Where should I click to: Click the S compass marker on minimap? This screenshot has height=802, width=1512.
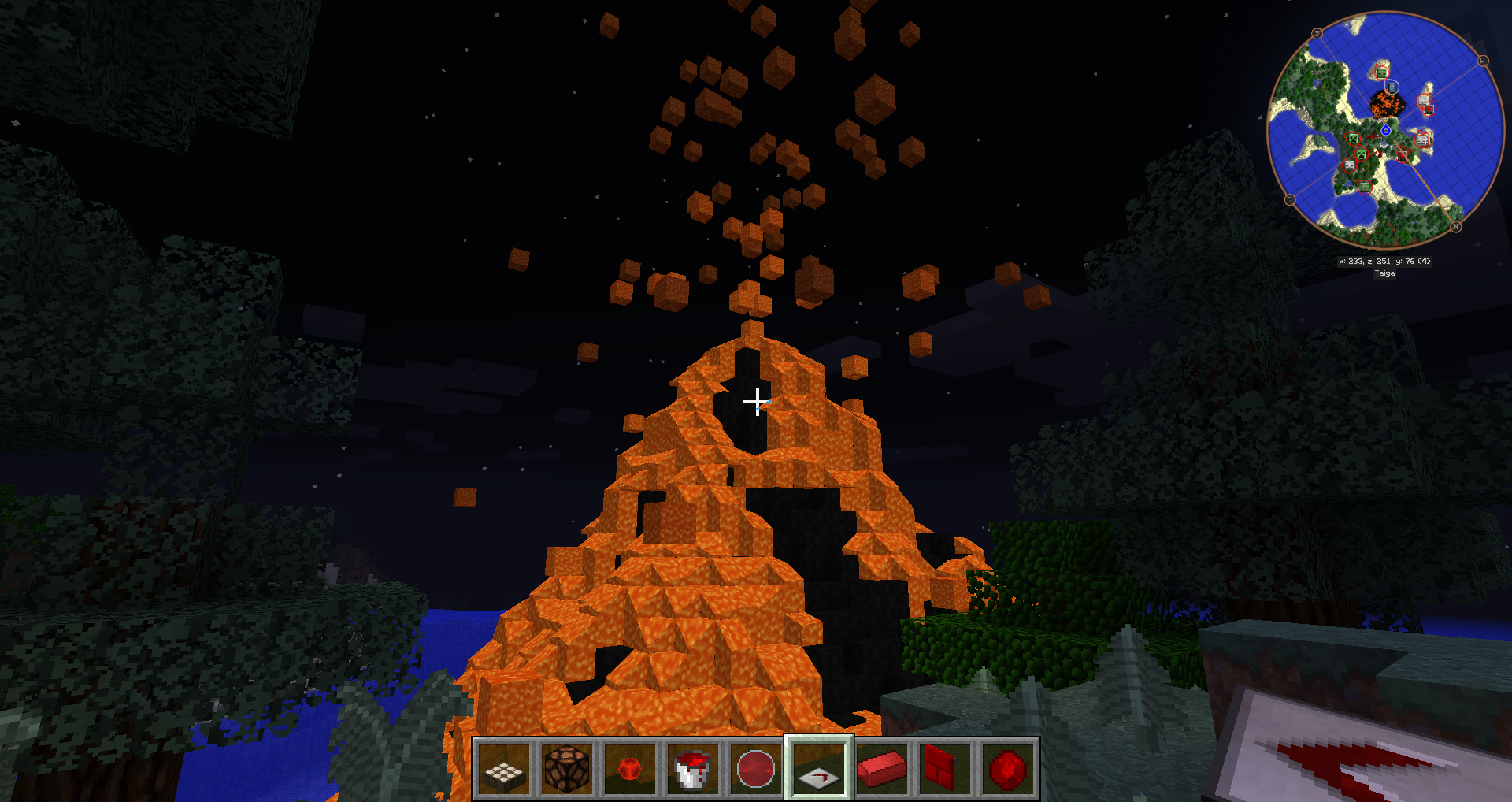coord(1317,33)
